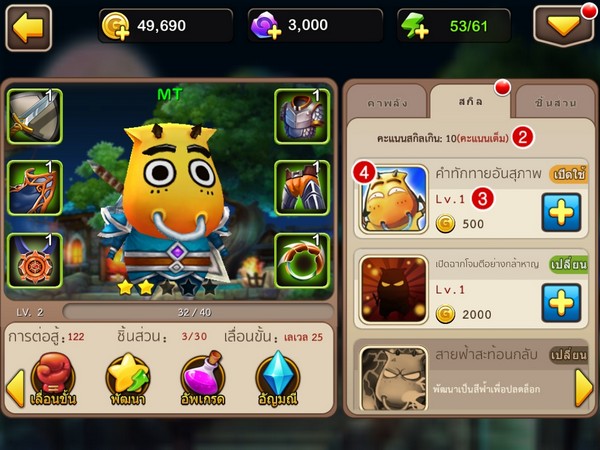Switch to the left power tab
Viewport: 600px width, 450px height.
tap(387, 104)
